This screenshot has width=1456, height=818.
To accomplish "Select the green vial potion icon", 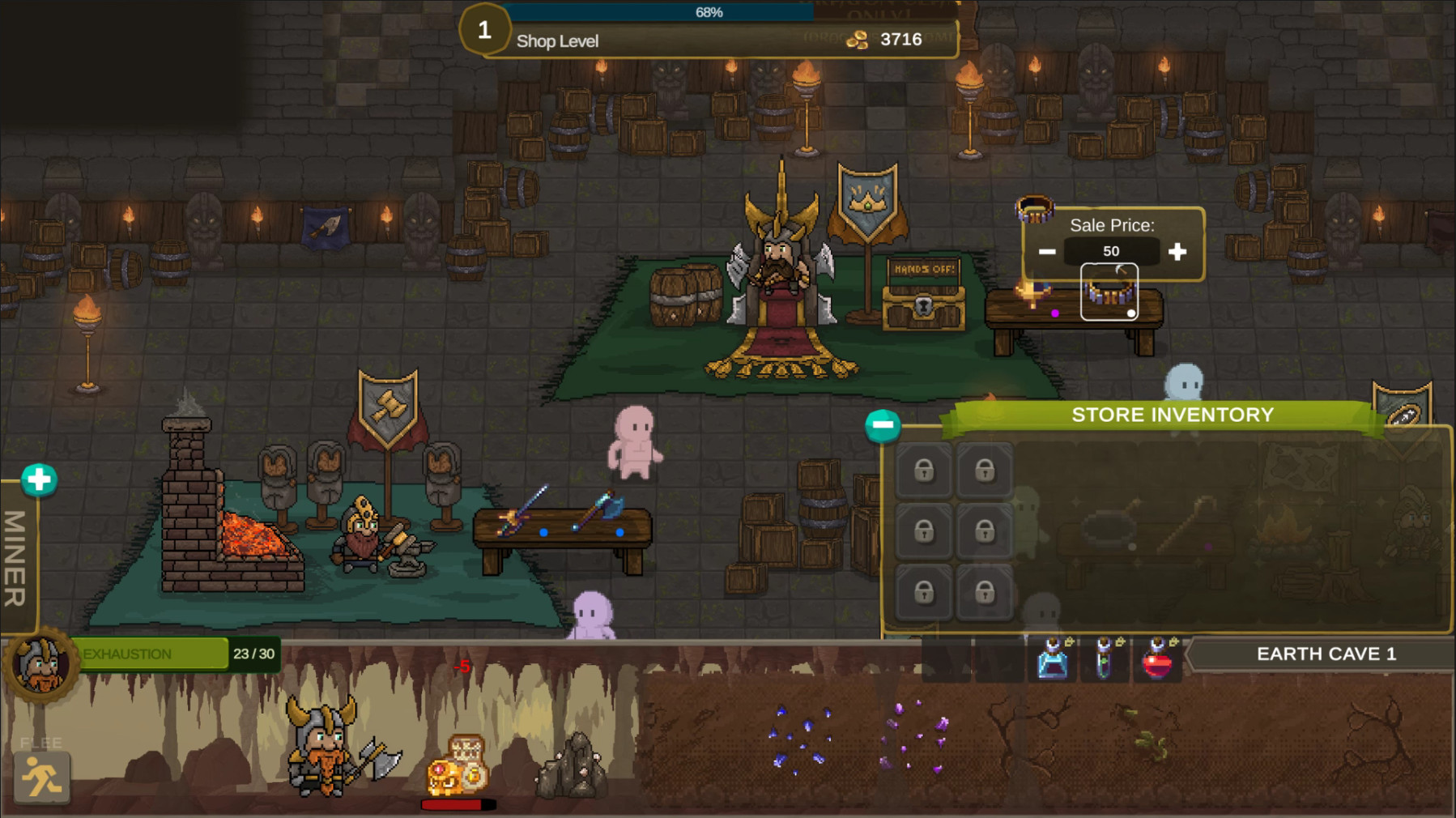I will (1105, 659).
